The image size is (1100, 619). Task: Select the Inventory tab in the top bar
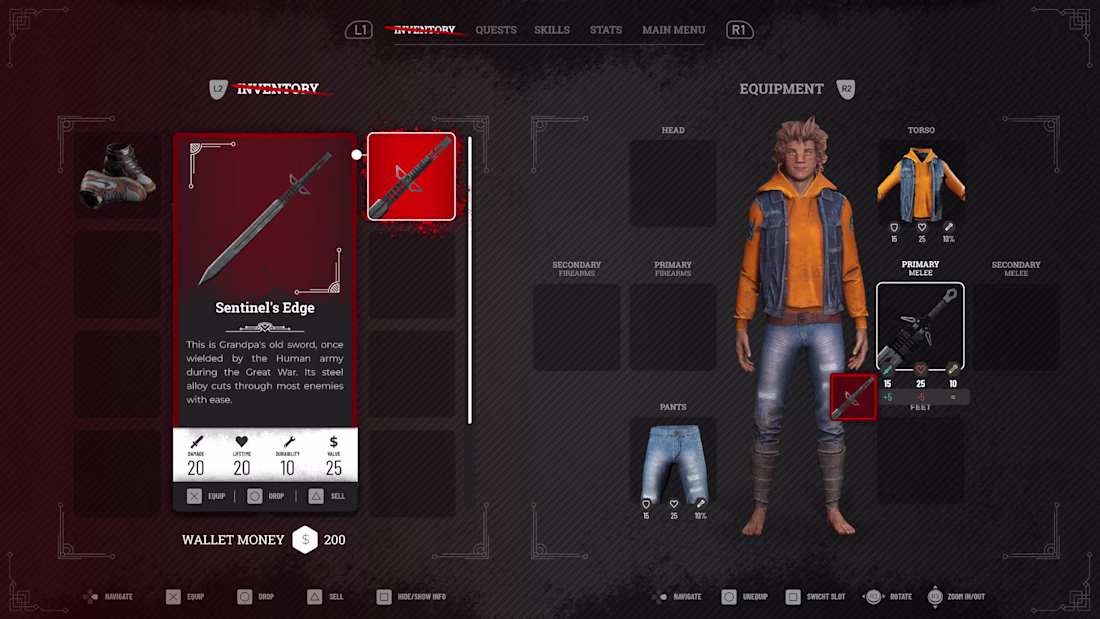[424, 30]
